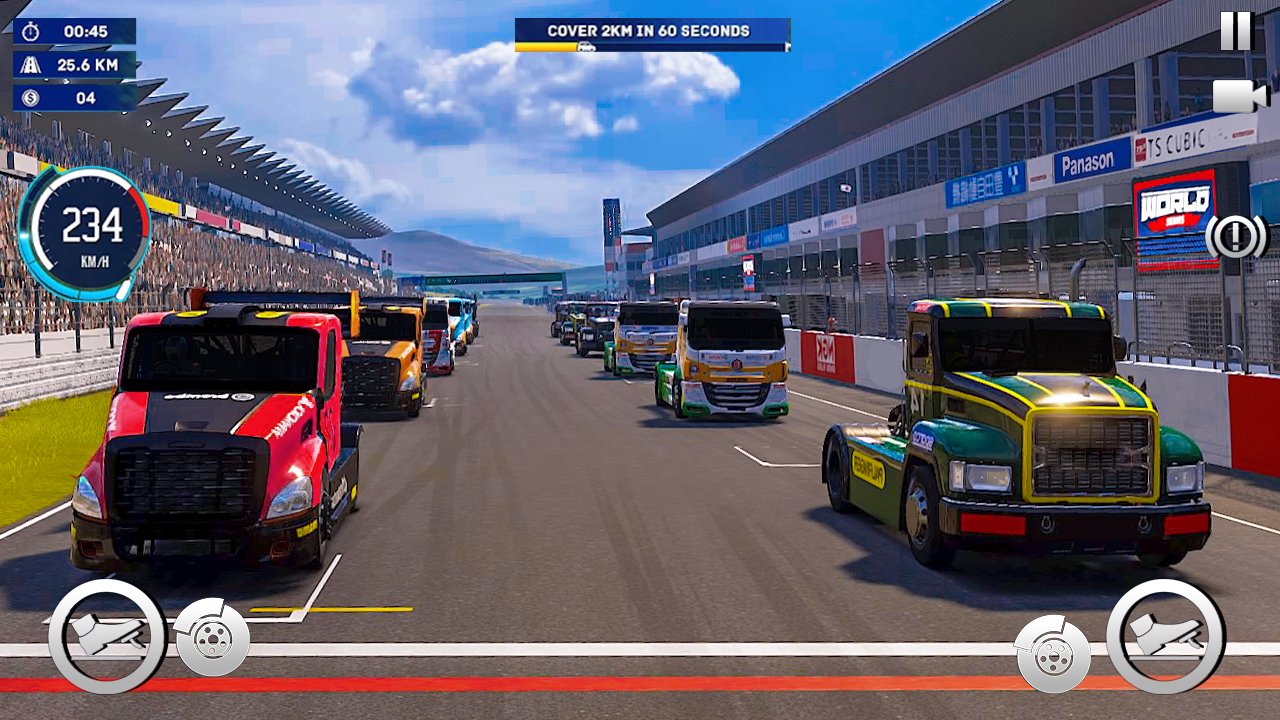Image resolution: width=1280 pixels, height=720 pixels.
Task: Activate the handbrake warning icon
Action: click(1236, 237)
